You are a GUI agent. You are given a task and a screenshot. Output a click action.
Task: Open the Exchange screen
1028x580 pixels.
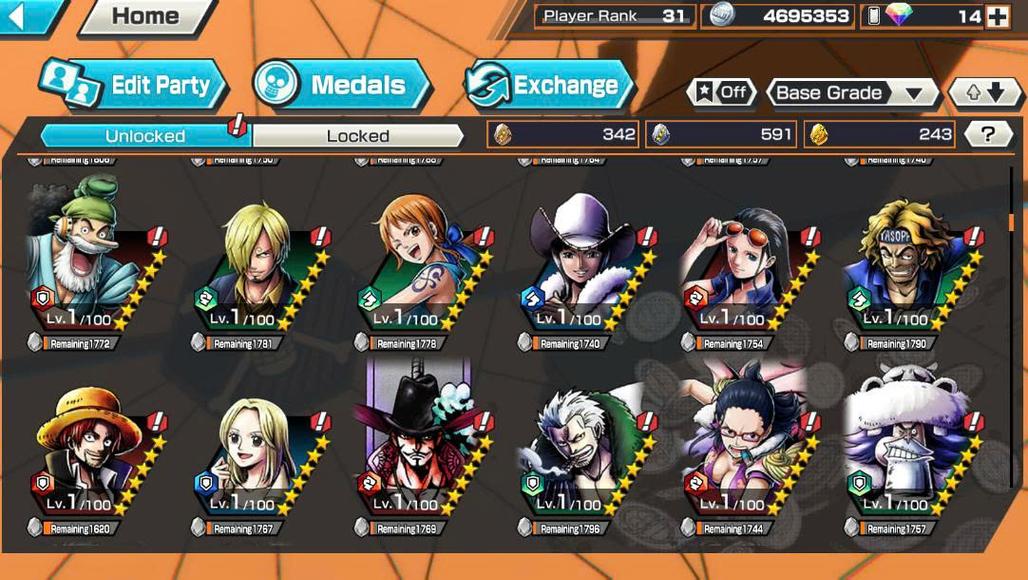point(550,85)
